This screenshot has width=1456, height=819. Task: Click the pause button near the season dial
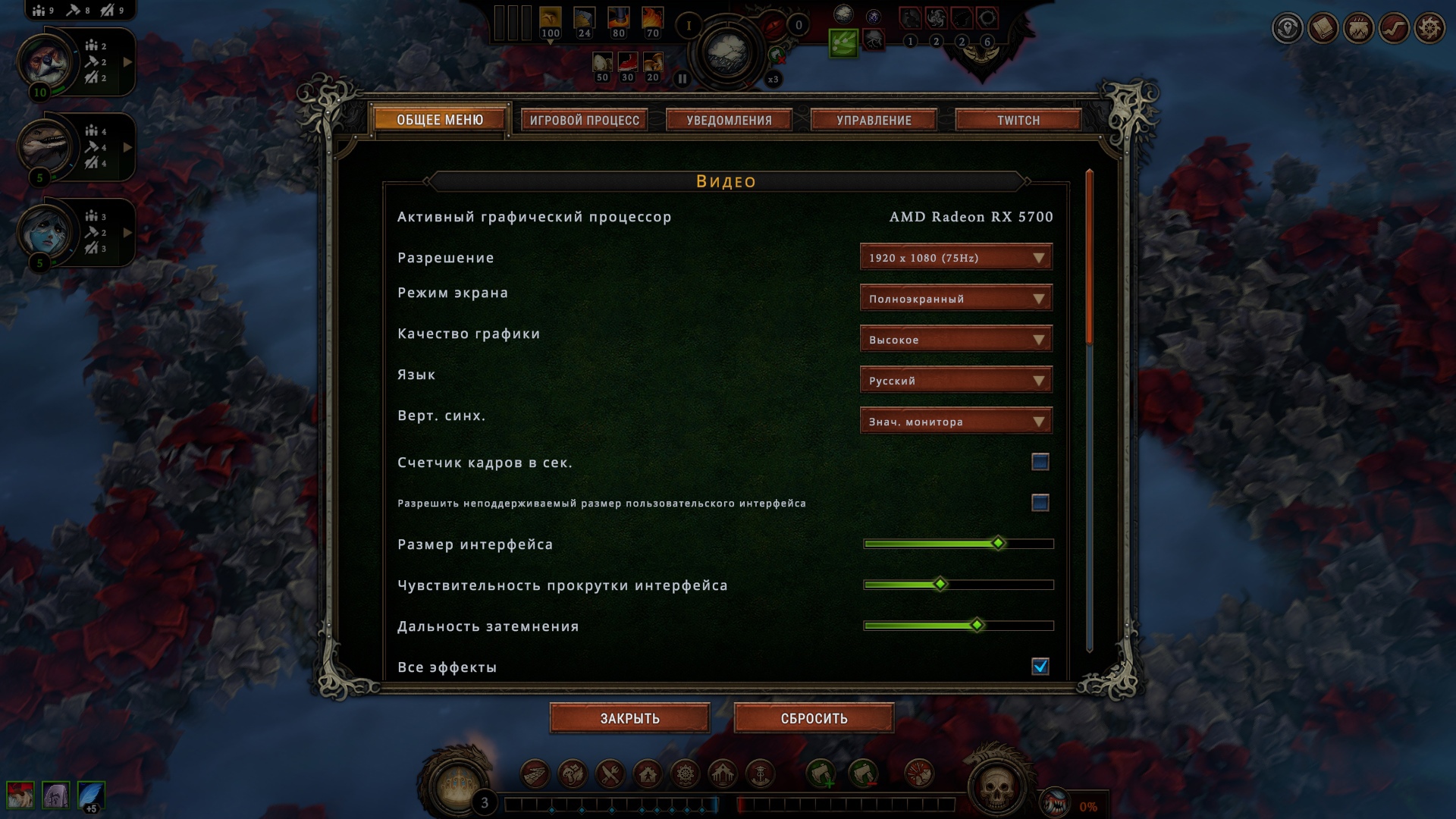[682, 78]
